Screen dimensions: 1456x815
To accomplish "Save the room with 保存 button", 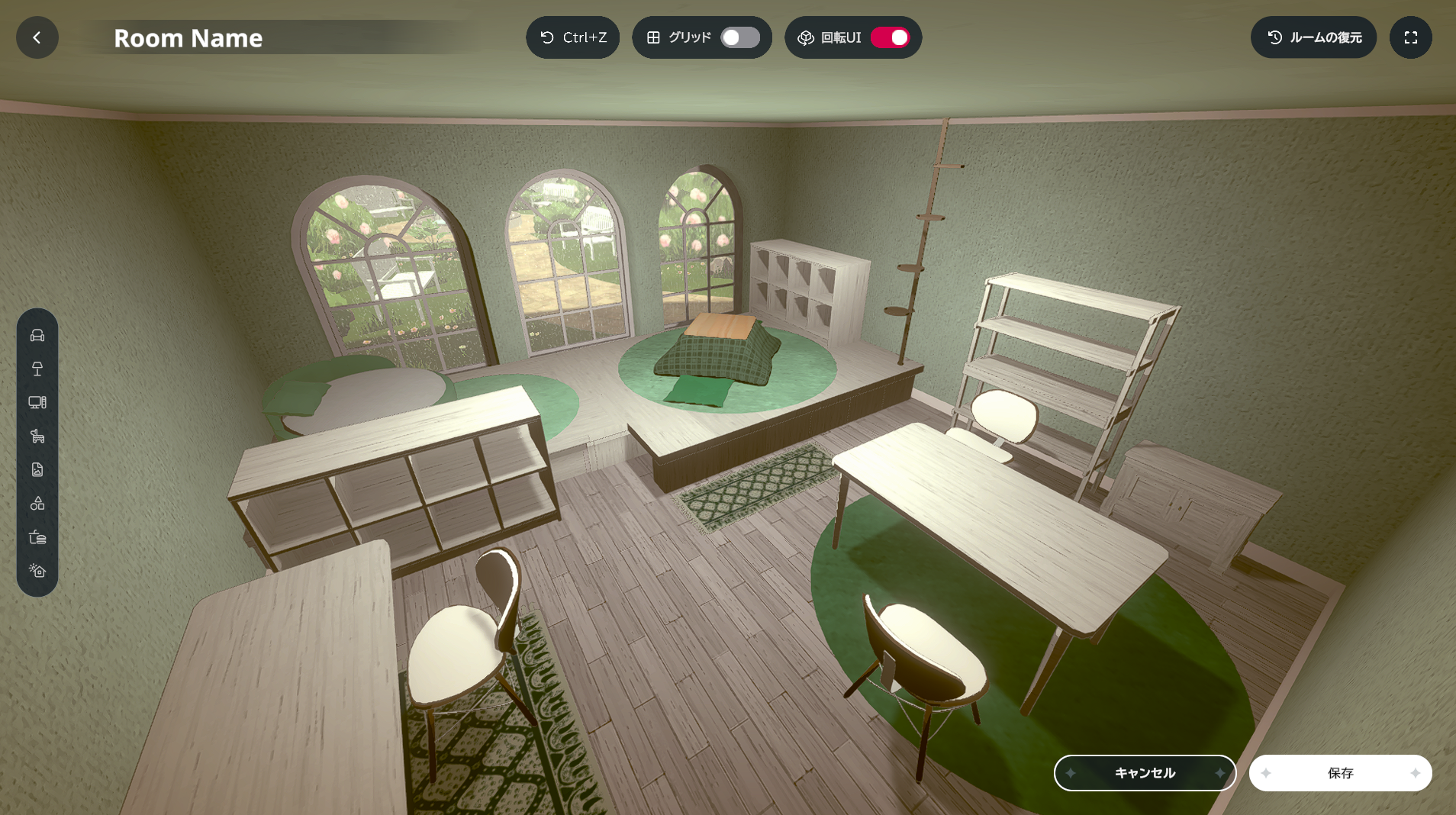I will coord(1340,773).
